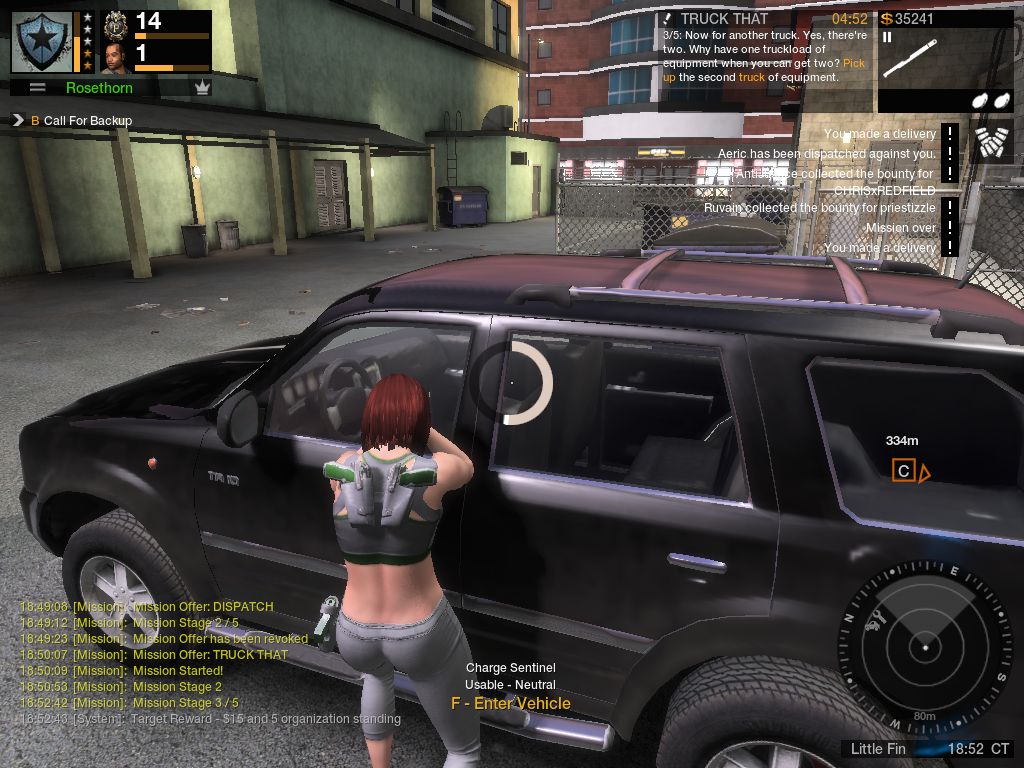Click the contact portrait of the bald man
Image resolution: width=1024 pixels, height=768 pixels.
point(115,58)
